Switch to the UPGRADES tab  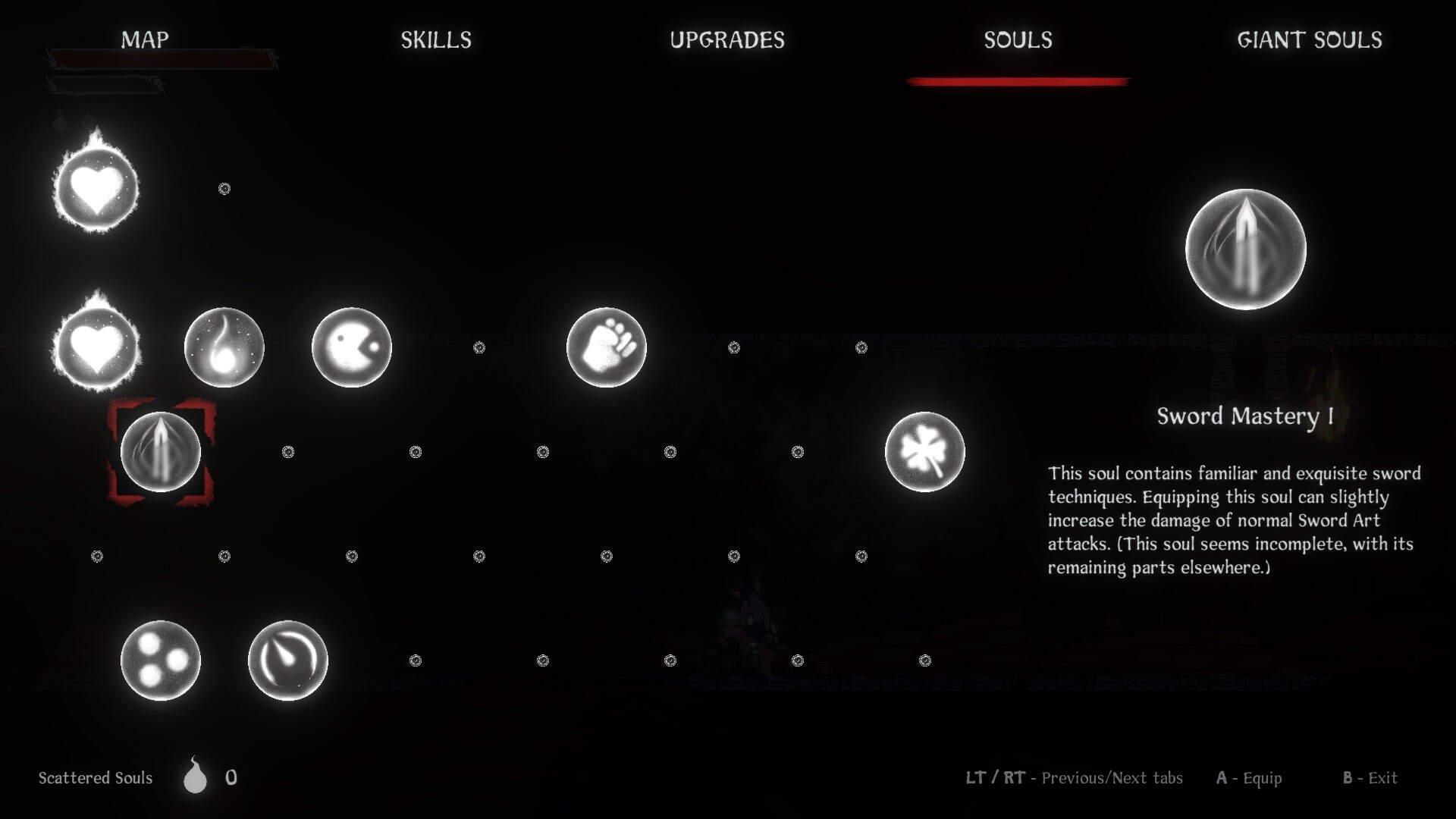pyautogui.click(x=727, y=40)
